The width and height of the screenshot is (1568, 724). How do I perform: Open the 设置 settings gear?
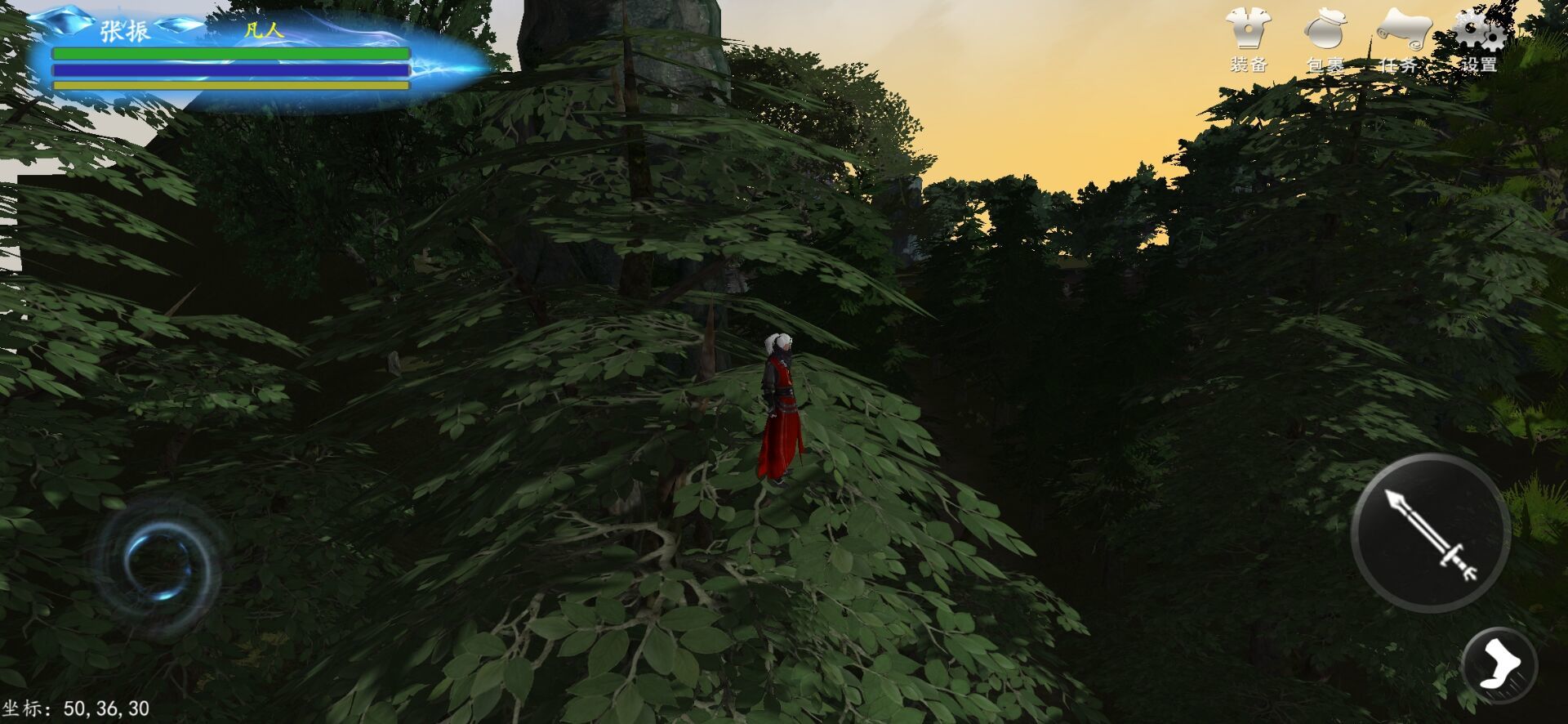click(1478, 39)
